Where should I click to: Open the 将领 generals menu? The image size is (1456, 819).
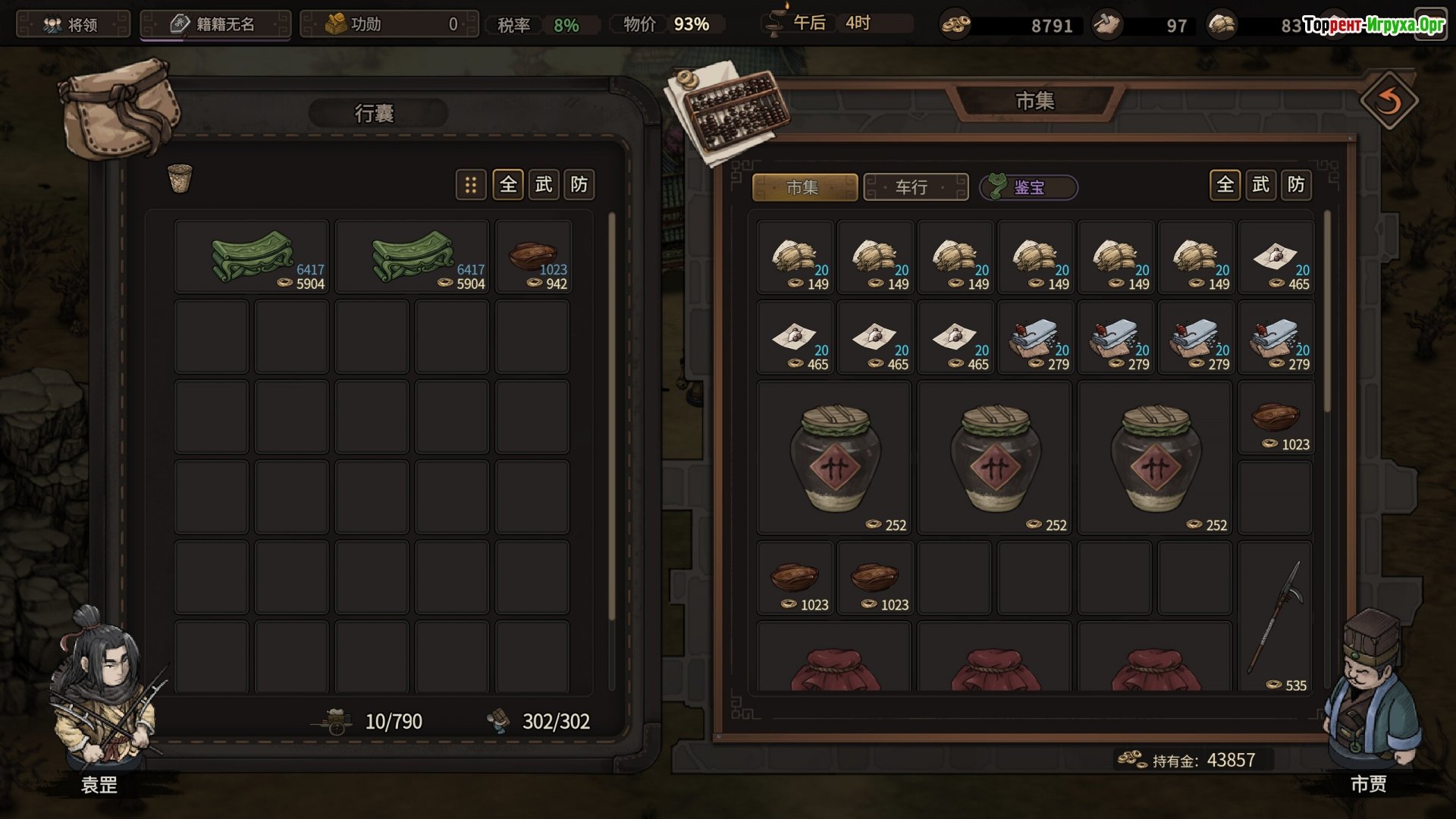pos(73,24)
